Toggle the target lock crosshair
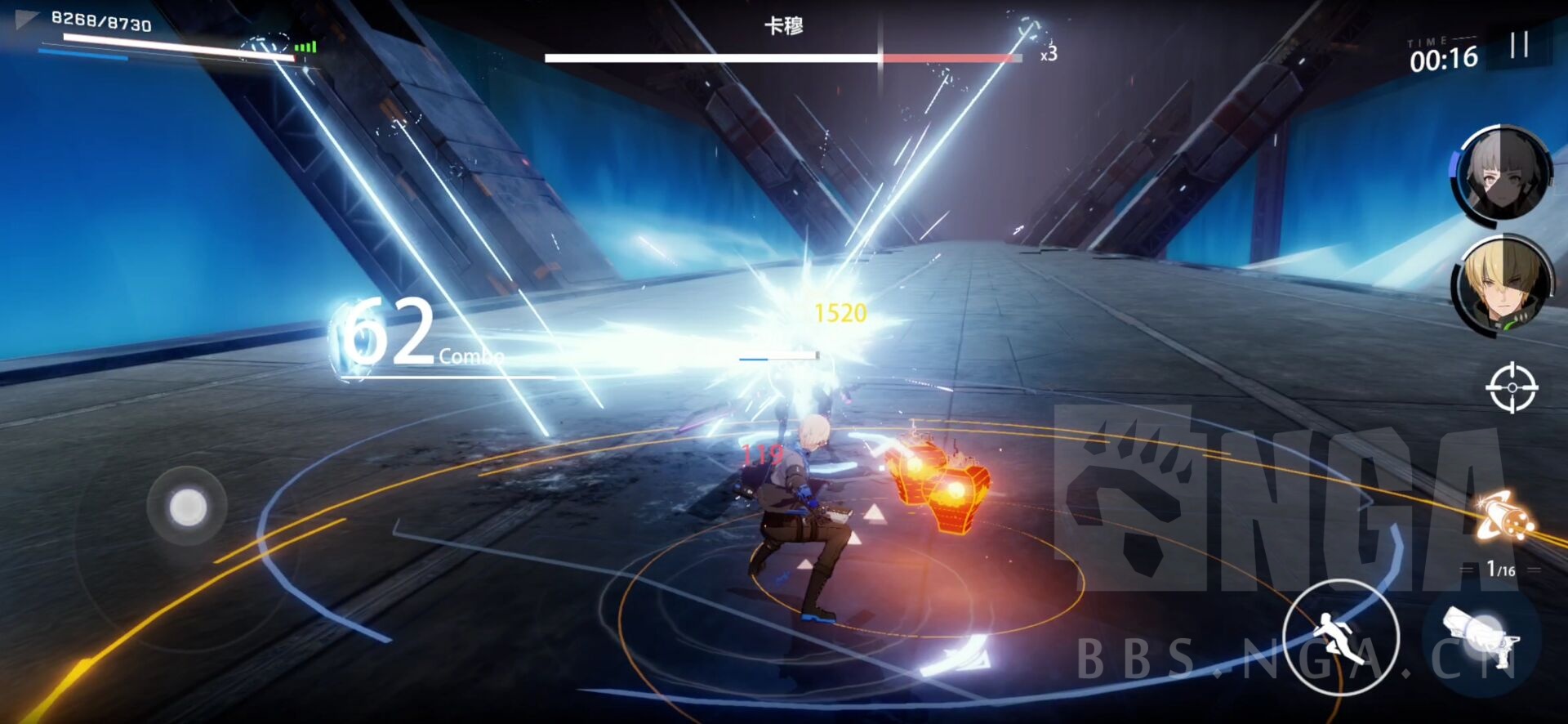Viewport: 1568px width, 724px height. coord(1511,387)
